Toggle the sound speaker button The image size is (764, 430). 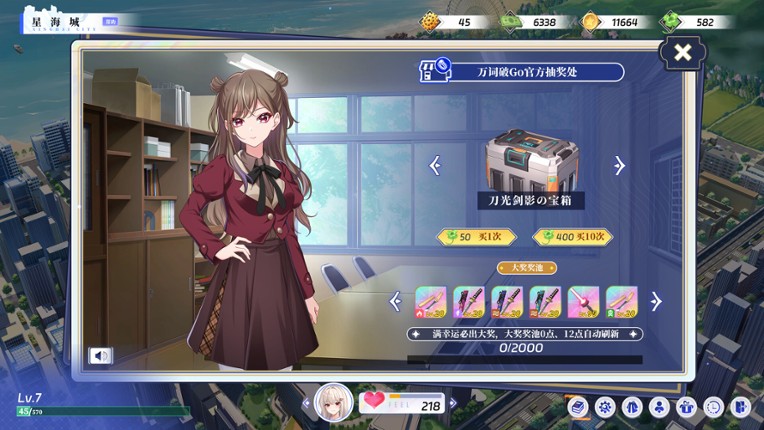tap(100, 355)
